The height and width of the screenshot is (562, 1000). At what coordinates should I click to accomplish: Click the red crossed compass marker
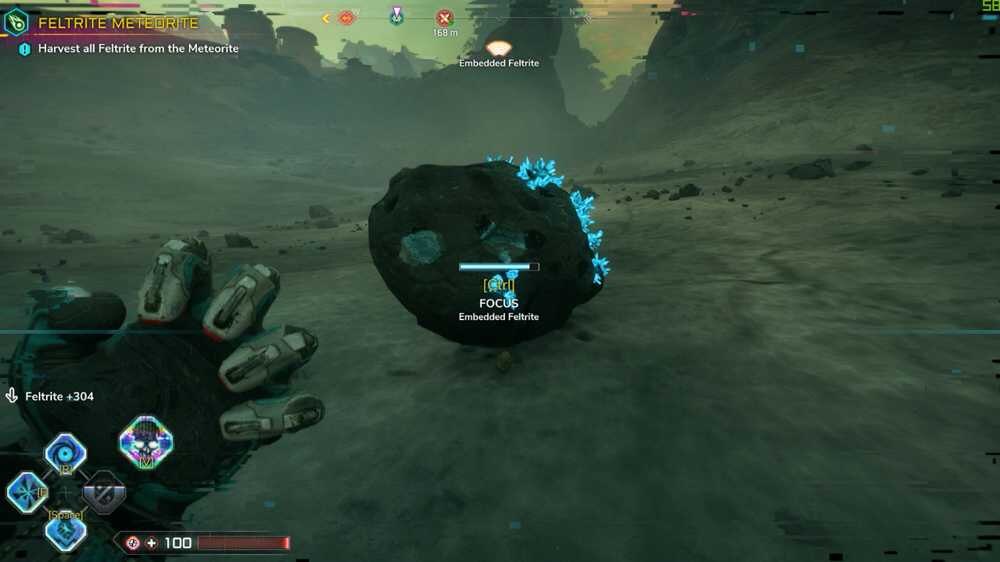[445, 18]
